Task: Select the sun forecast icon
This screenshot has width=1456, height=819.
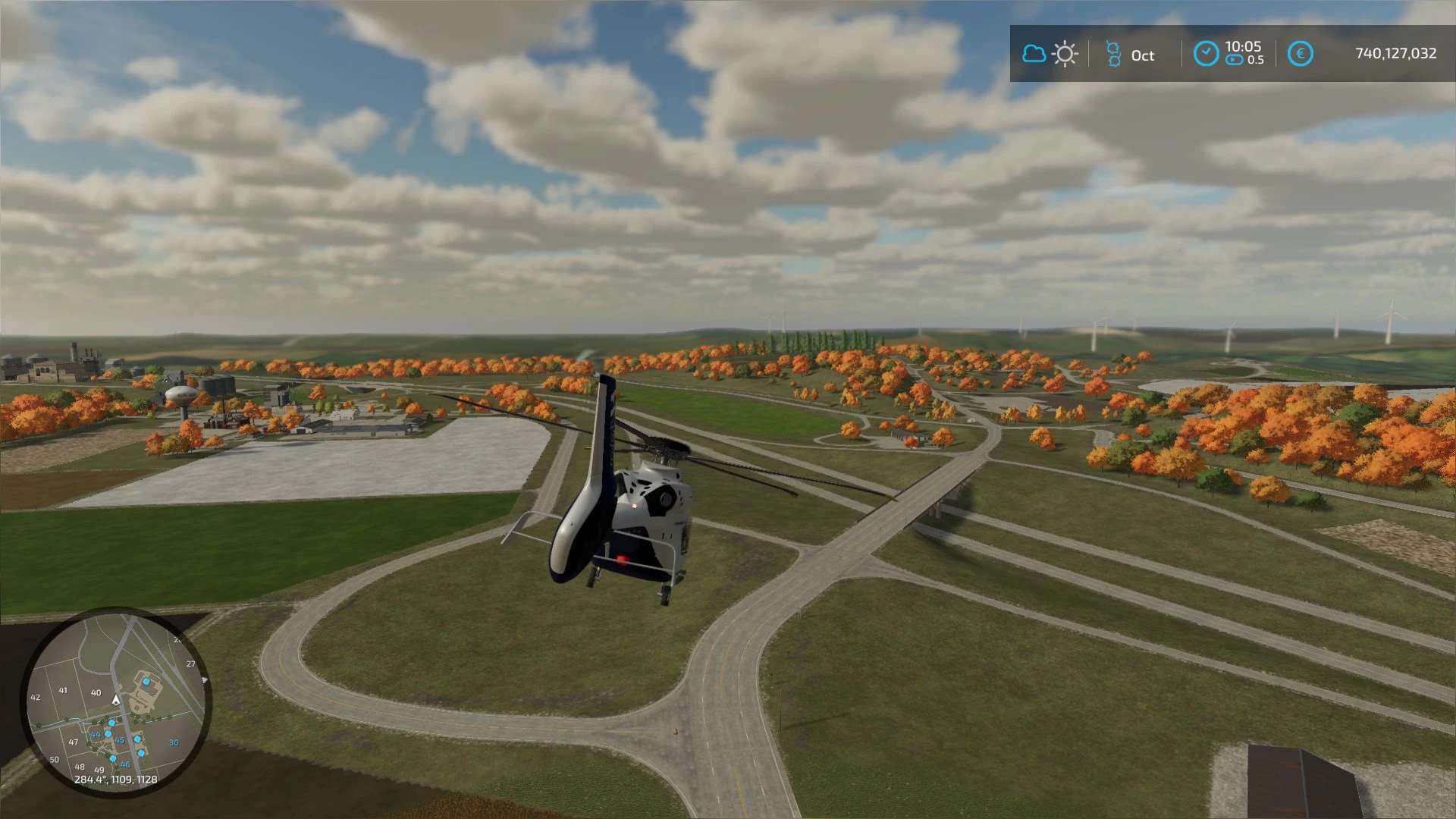Action: (x=1065, y=54)
